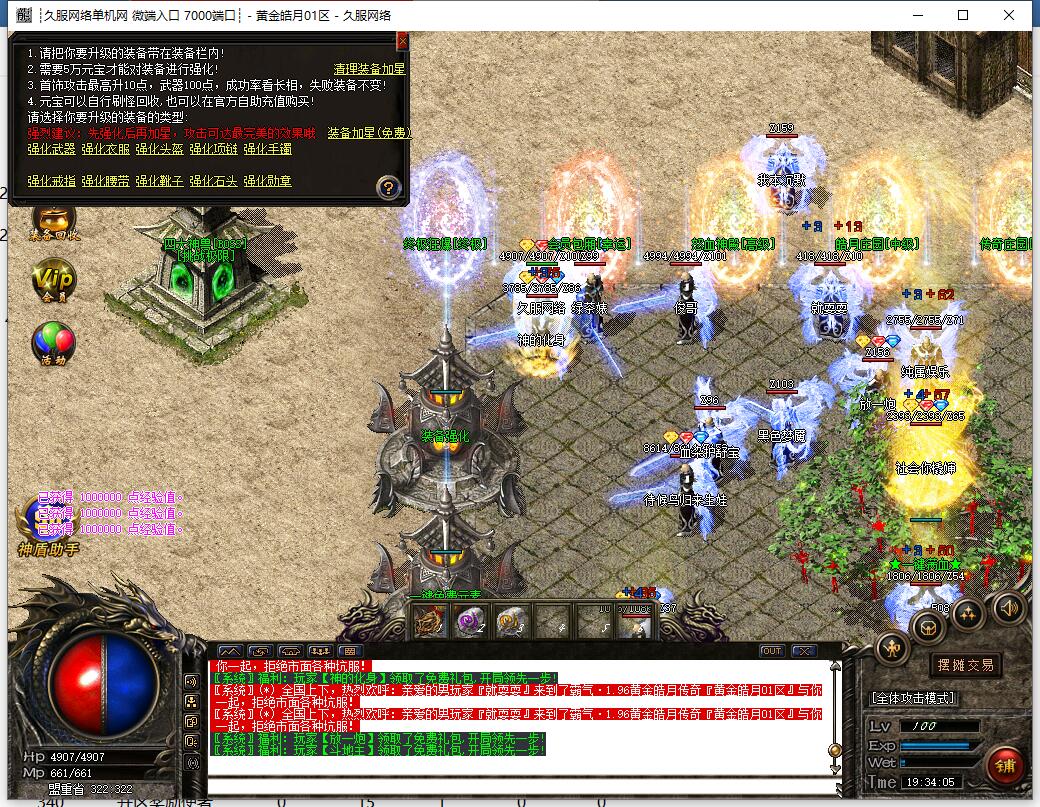Viewport: 1040px width, 807px height.
Task: Choose the 强化腰带 belt option
Action: point(105,181)
